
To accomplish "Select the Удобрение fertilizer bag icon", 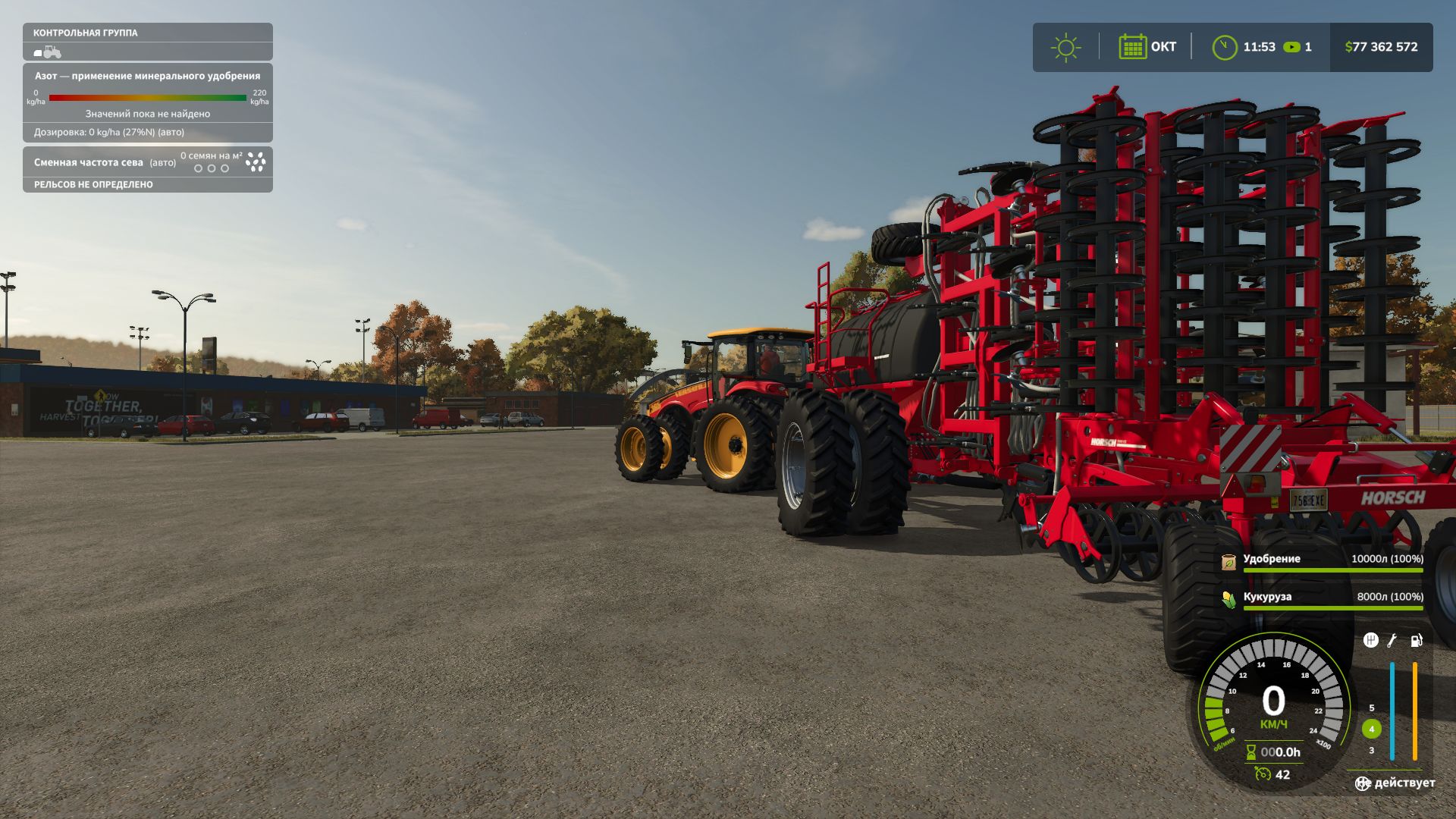I will tap(1228, 561).
